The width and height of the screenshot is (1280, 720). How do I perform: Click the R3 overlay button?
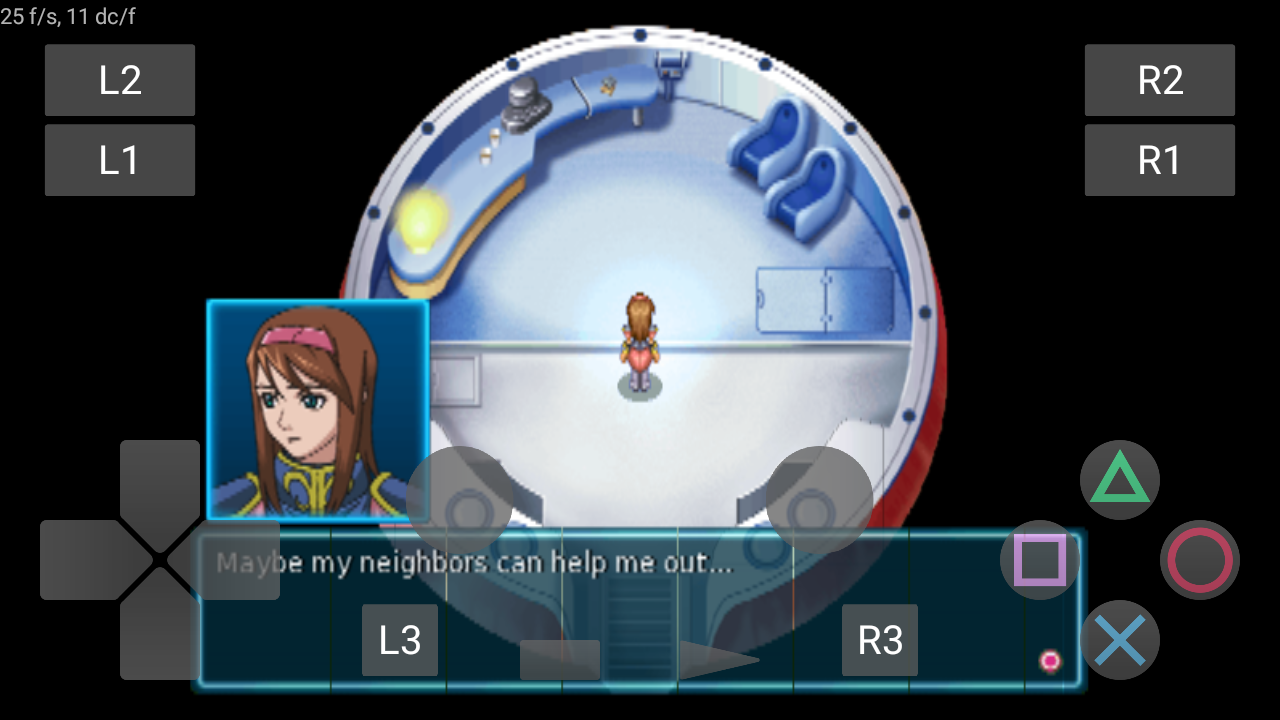(880, 640)
